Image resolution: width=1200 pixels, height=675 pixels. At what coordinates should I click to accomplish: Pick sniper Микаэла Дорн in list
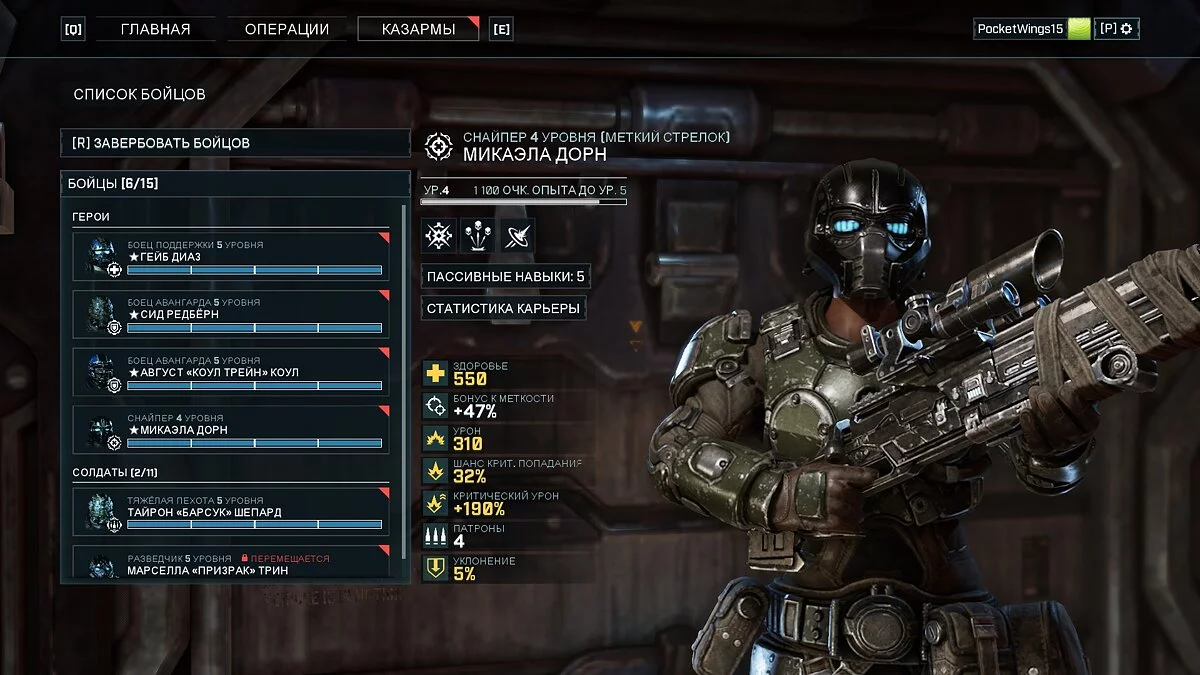tap(231, 430)
